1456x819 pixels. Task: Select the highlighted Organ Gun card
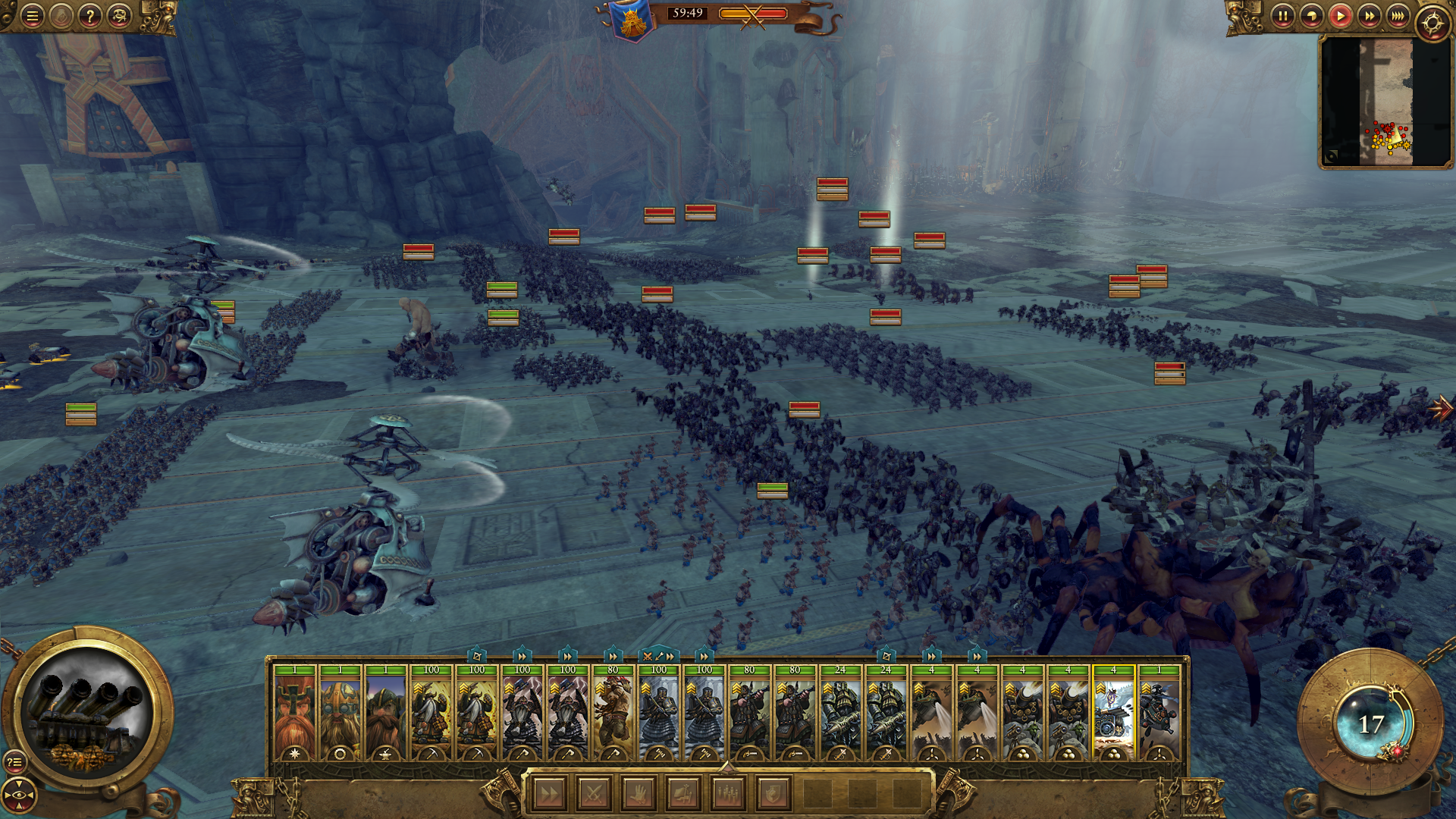(1113, 713)
